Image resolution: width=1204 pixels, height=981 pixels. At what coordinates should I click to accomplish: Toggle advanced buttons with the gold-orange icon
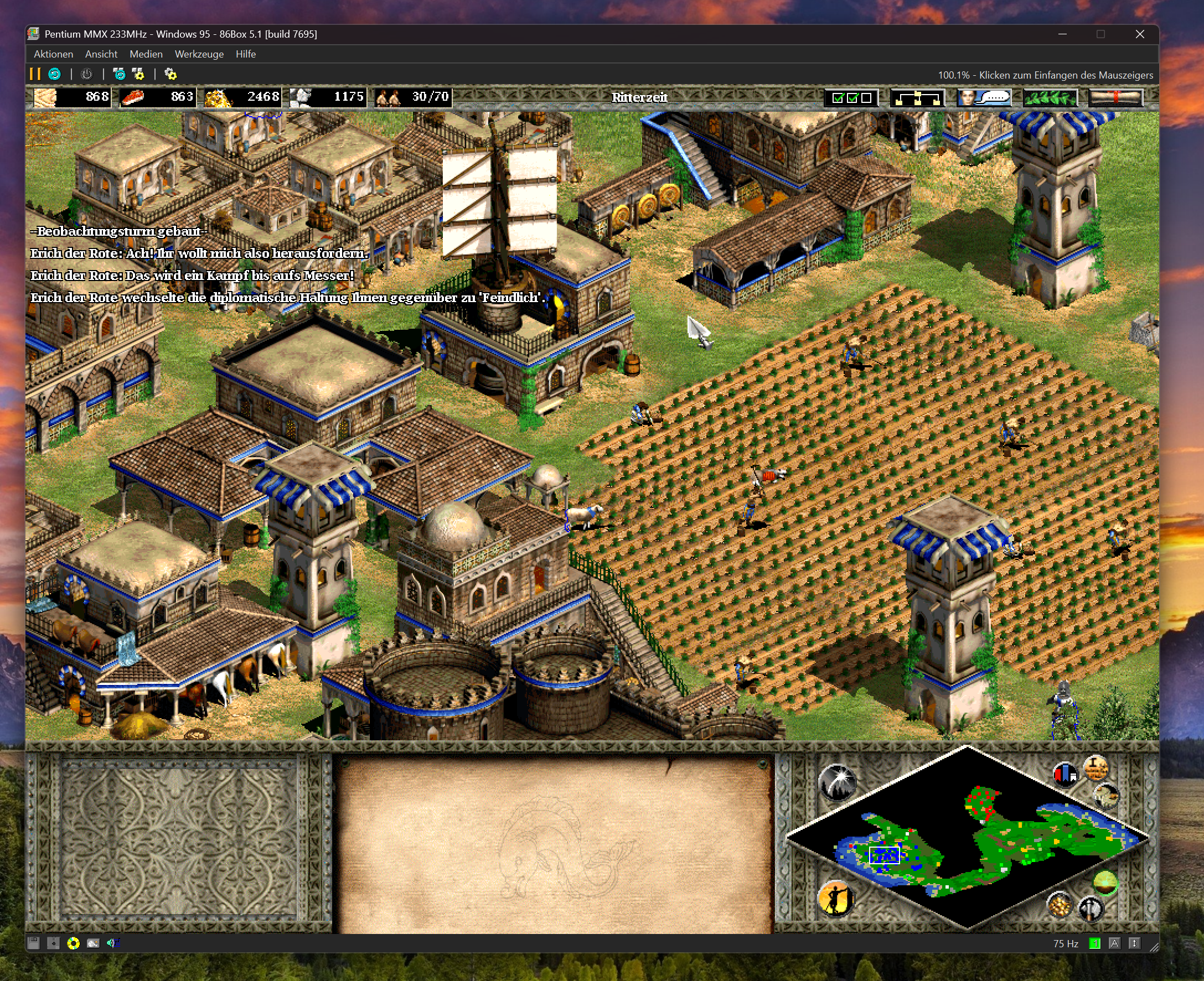[x=1096, y=769]
